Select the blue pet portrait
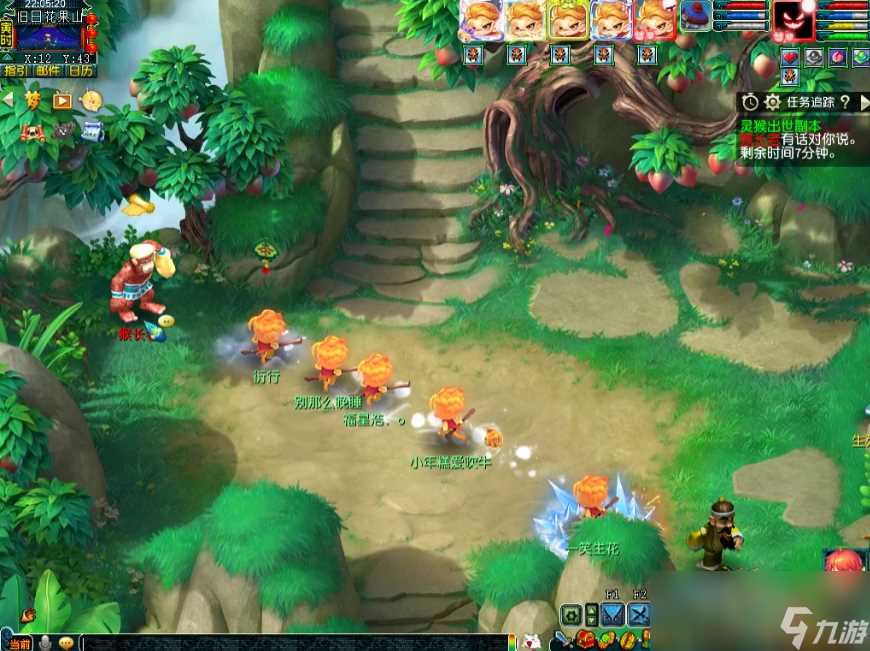Image resolution: width=870 pixels, height=651 pixels. pos(695,15)
